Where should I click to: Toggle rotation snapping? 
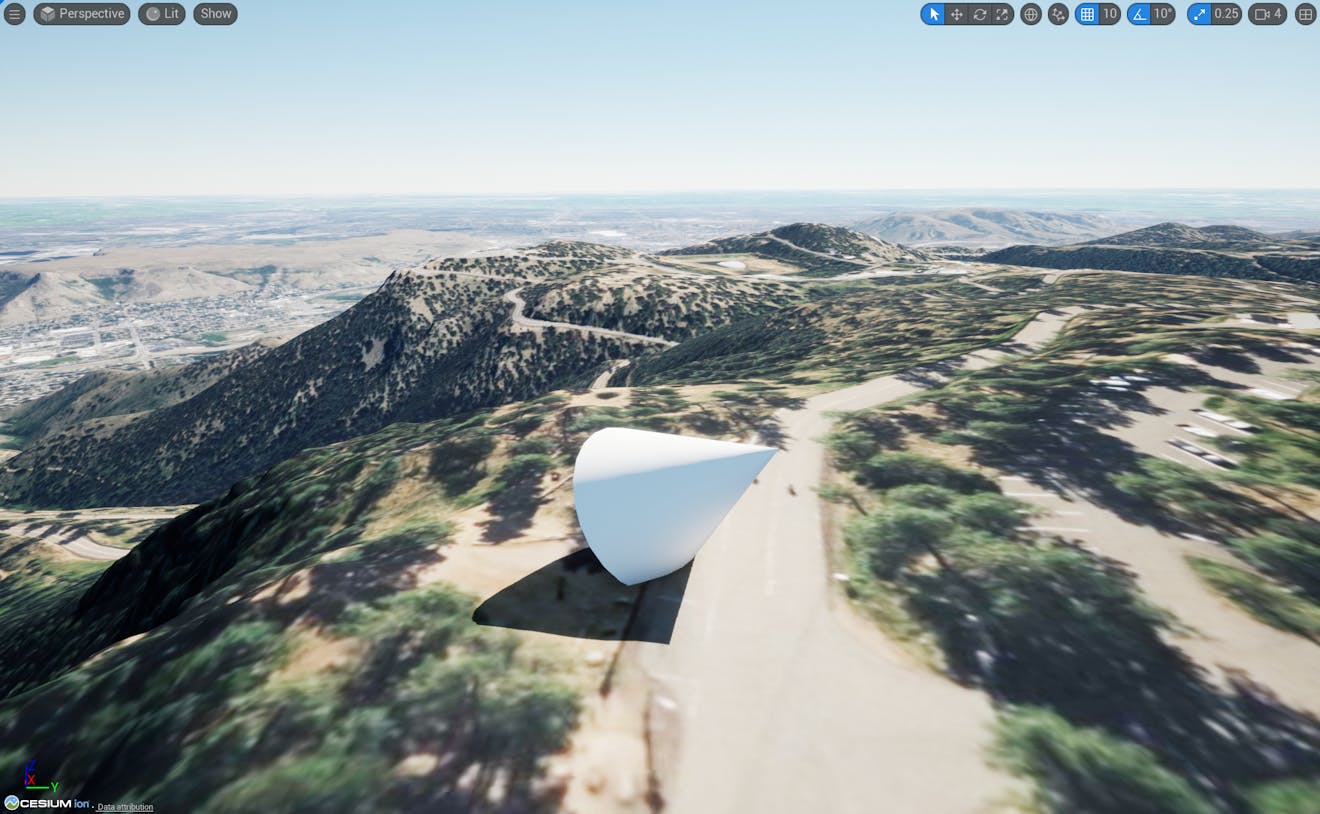[1141, 14]
